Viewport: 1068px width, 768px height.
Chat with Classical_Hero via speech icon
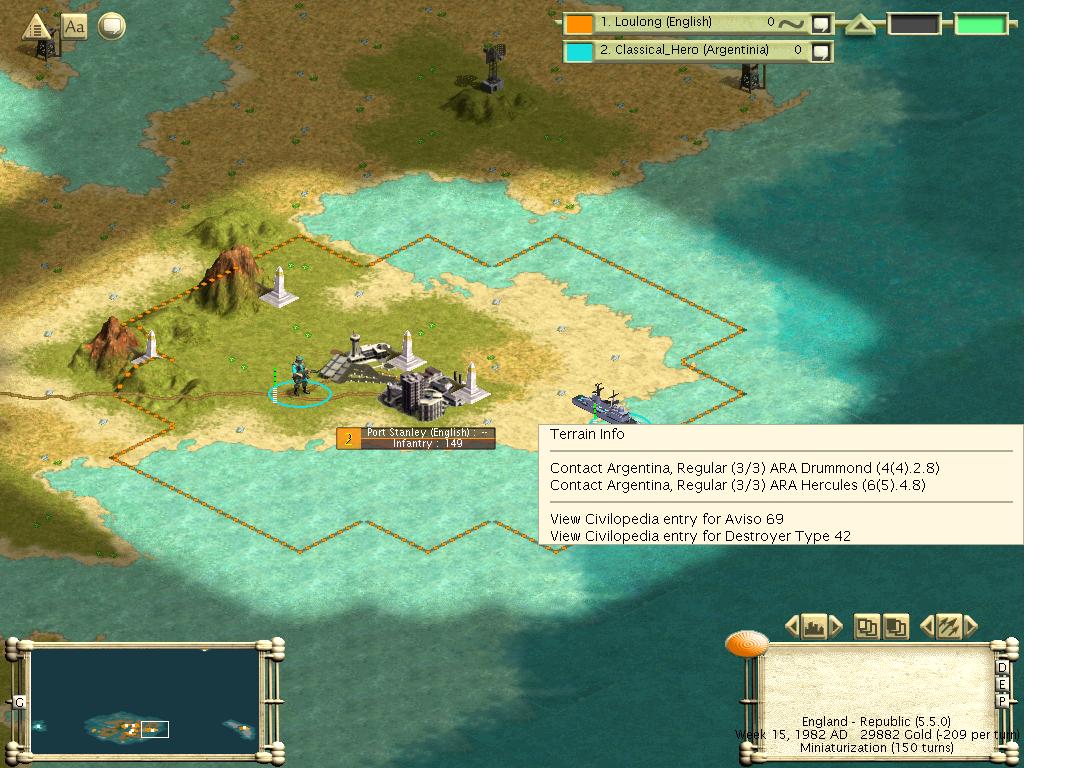[x=821, y=51]
